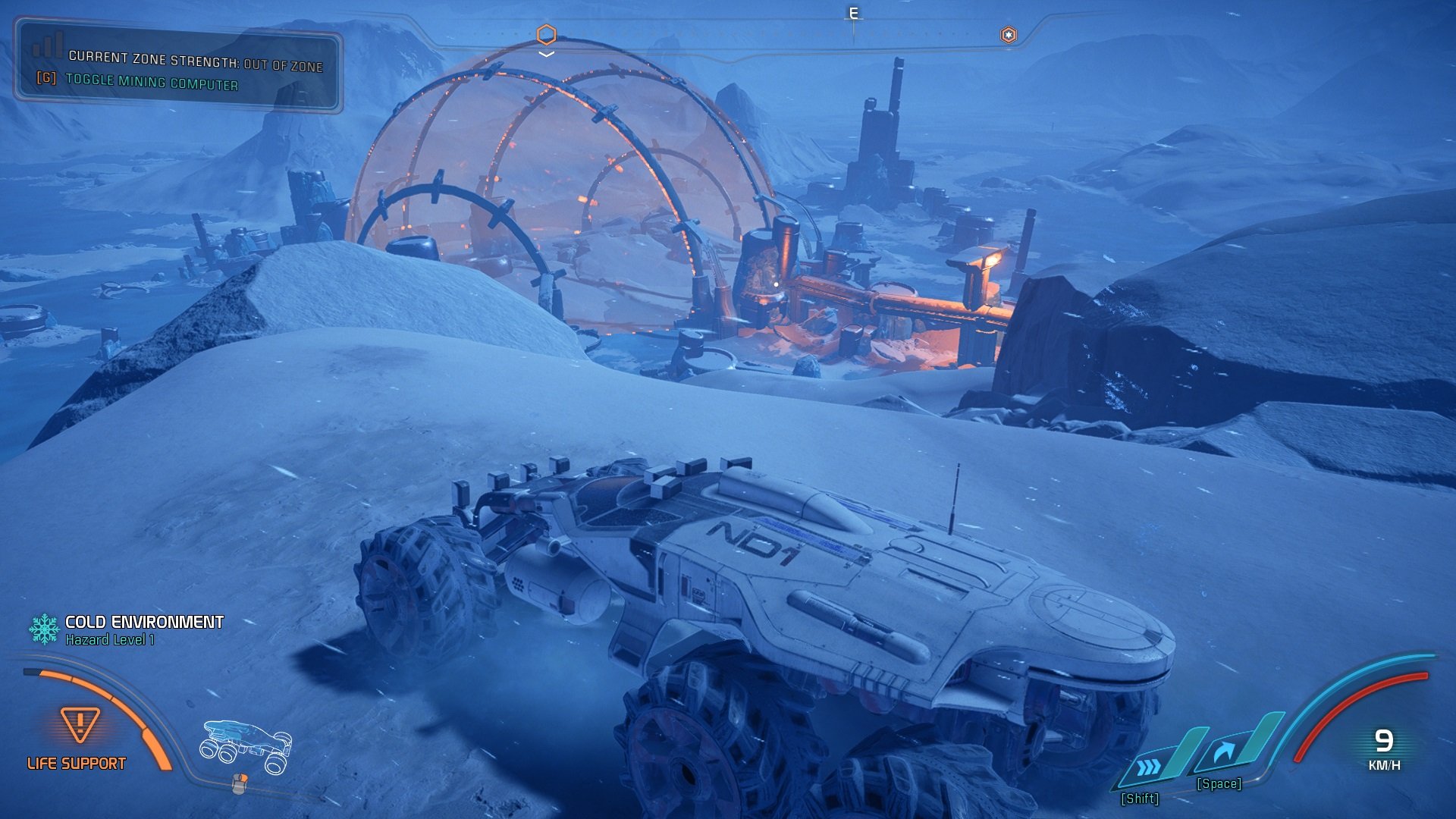Select the settlement marker on the compass
The height and width of the screenshot is (819, 1456).
click(1008, 35)
